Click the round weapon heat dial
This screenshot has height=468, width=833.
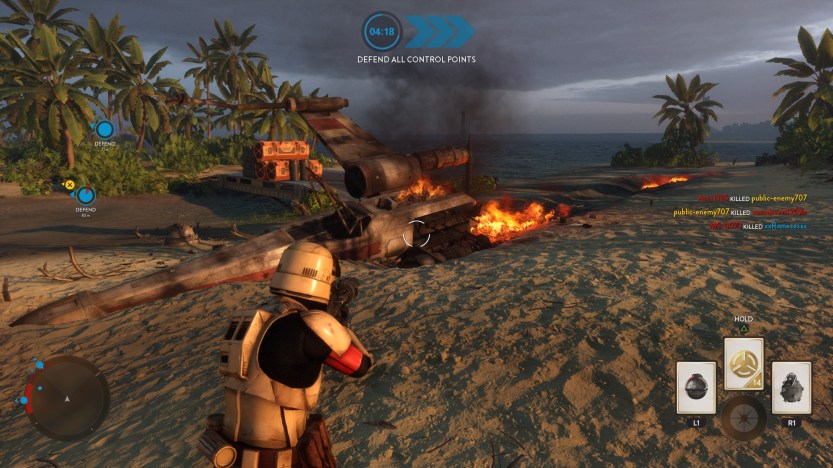(x=744, y=416)
